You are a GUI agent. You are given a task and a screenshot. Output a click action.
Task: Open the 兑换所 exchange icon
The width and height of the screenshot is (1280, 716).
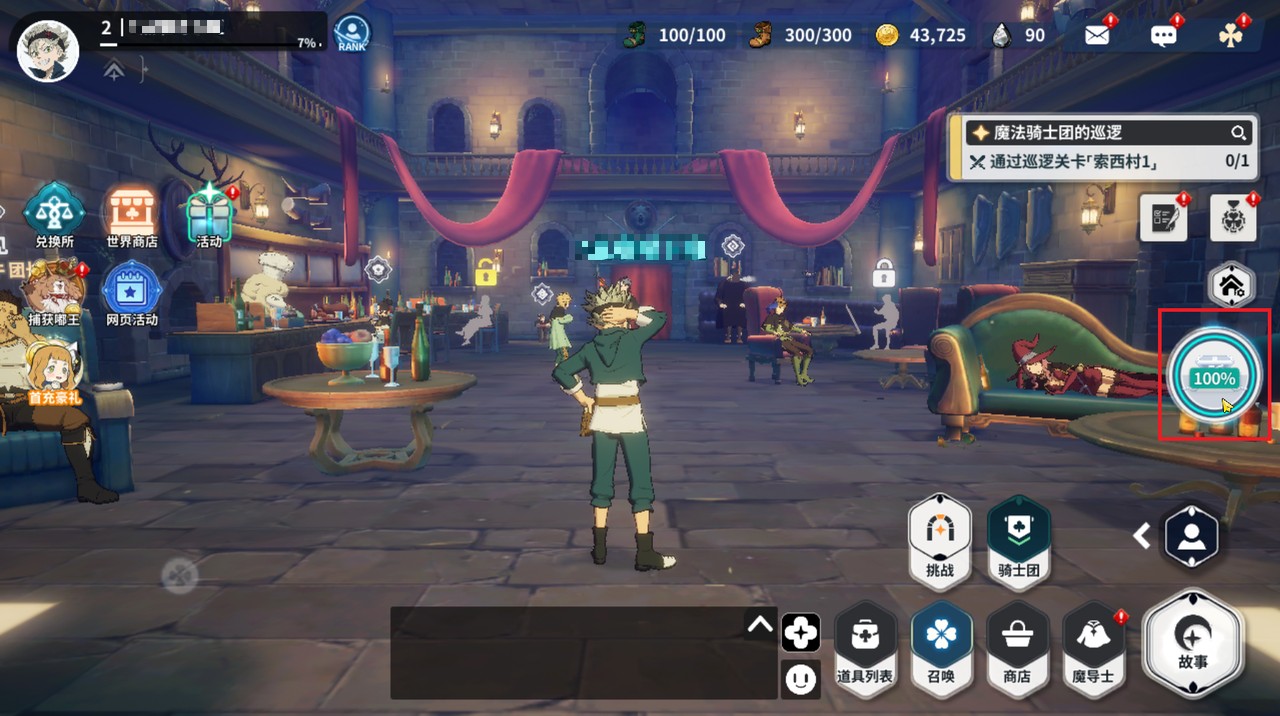coord(54,211)
